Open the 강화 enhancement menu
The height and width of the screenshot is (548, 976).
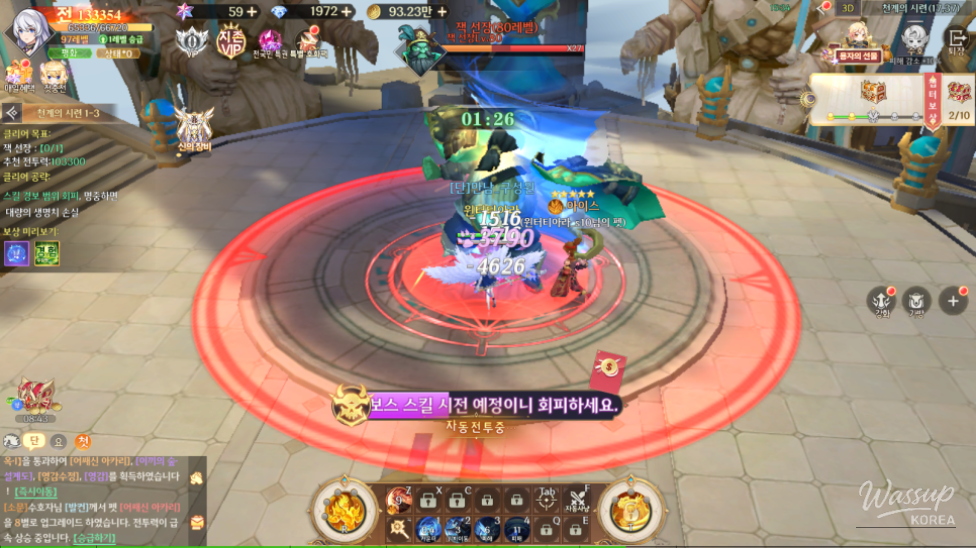point(881,299)
